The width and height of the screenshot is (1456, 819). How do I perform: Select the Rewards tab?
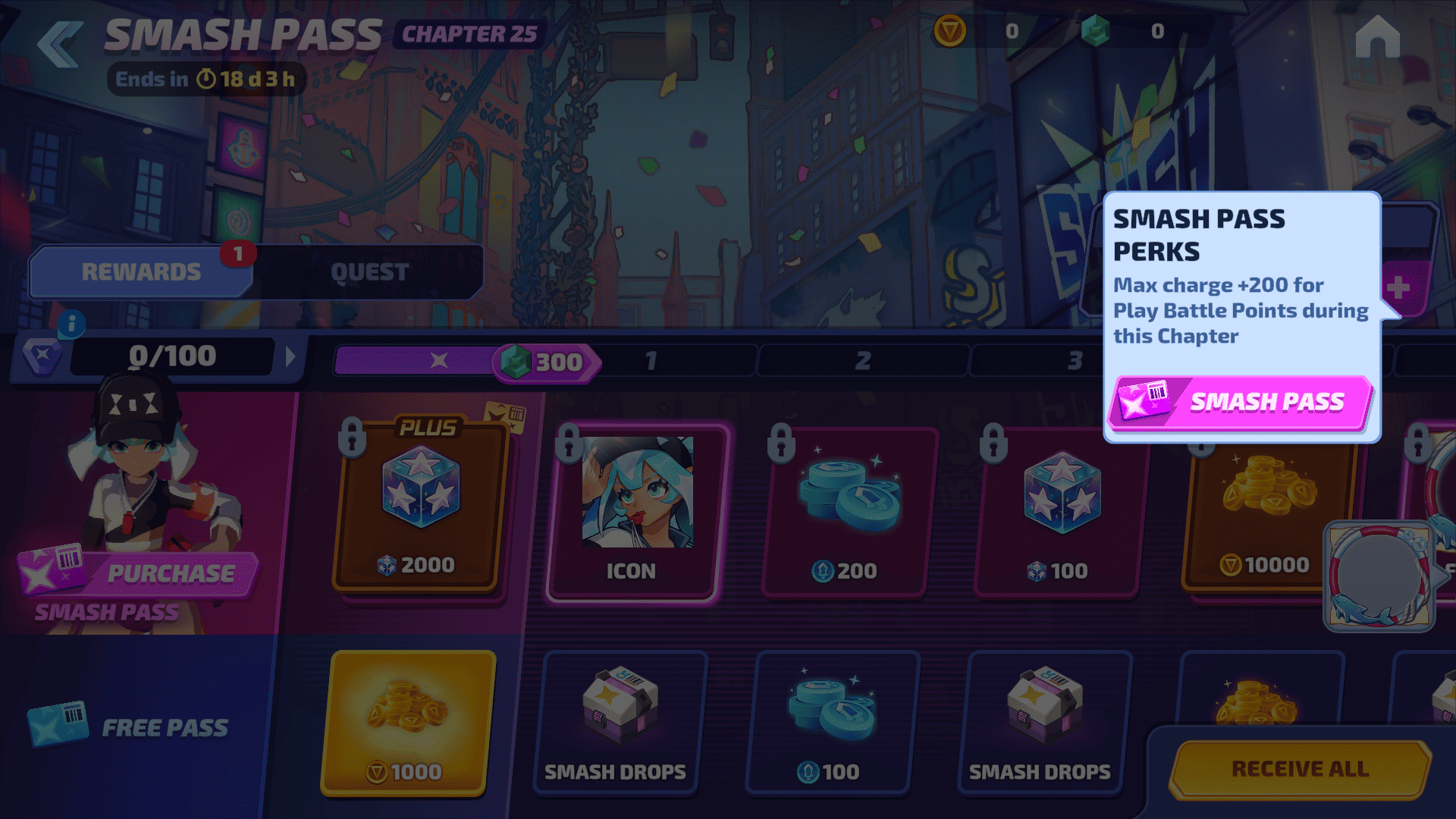point(142,272)
